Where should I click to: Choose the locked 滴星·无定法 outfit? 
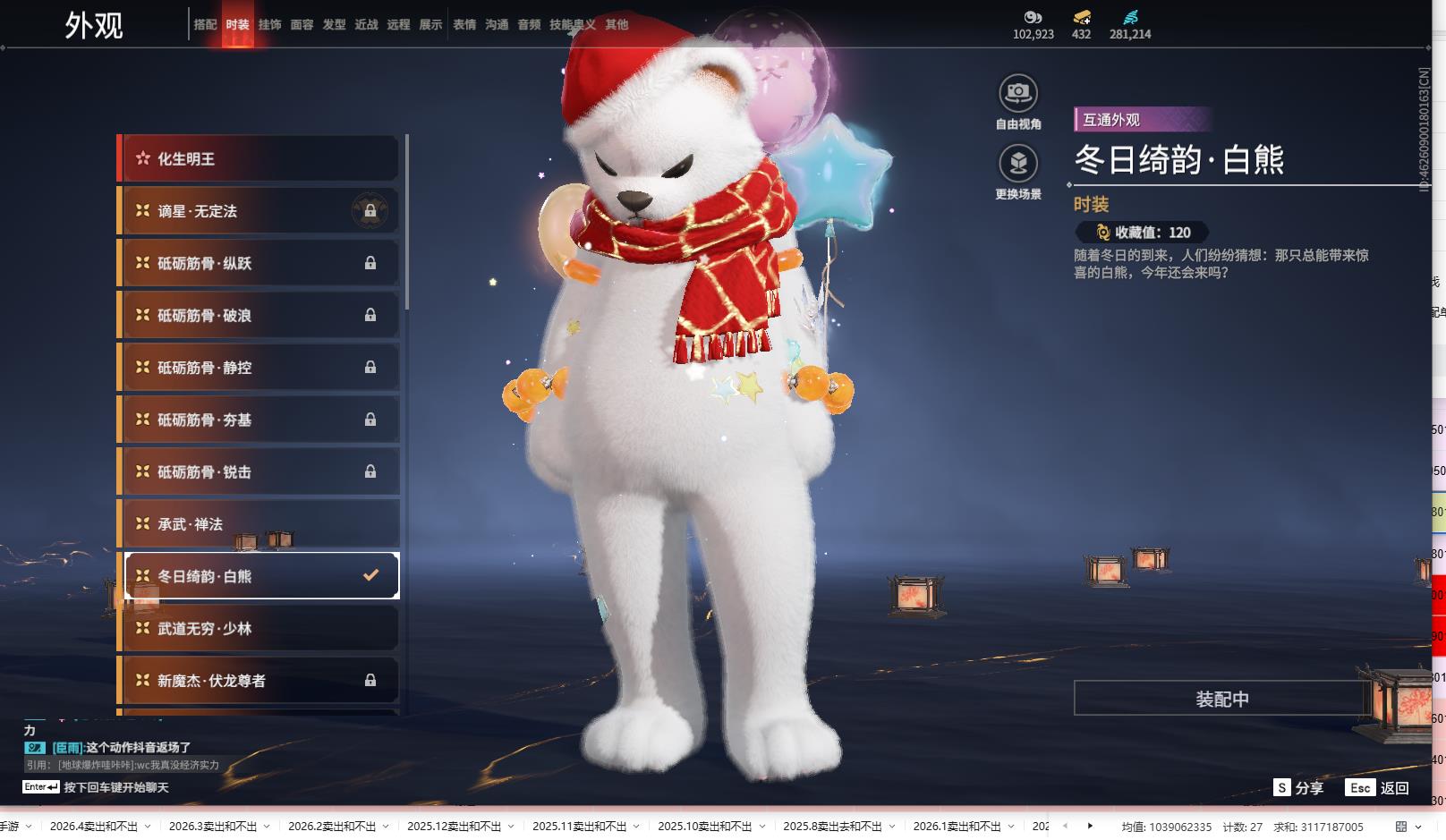(259, 211)
